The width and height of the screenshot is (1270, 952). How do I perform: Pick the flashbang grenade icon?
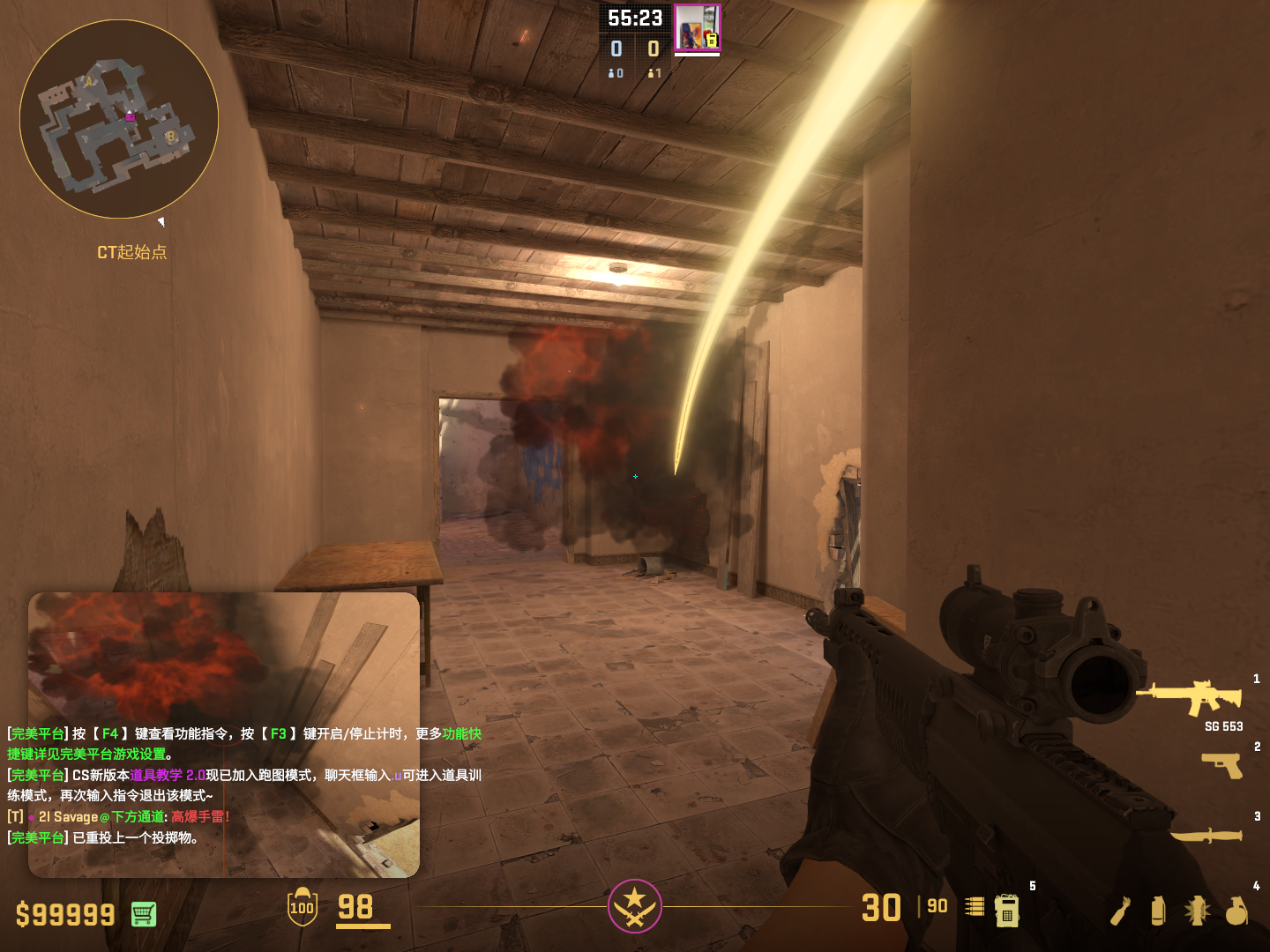click(1197, 911)
